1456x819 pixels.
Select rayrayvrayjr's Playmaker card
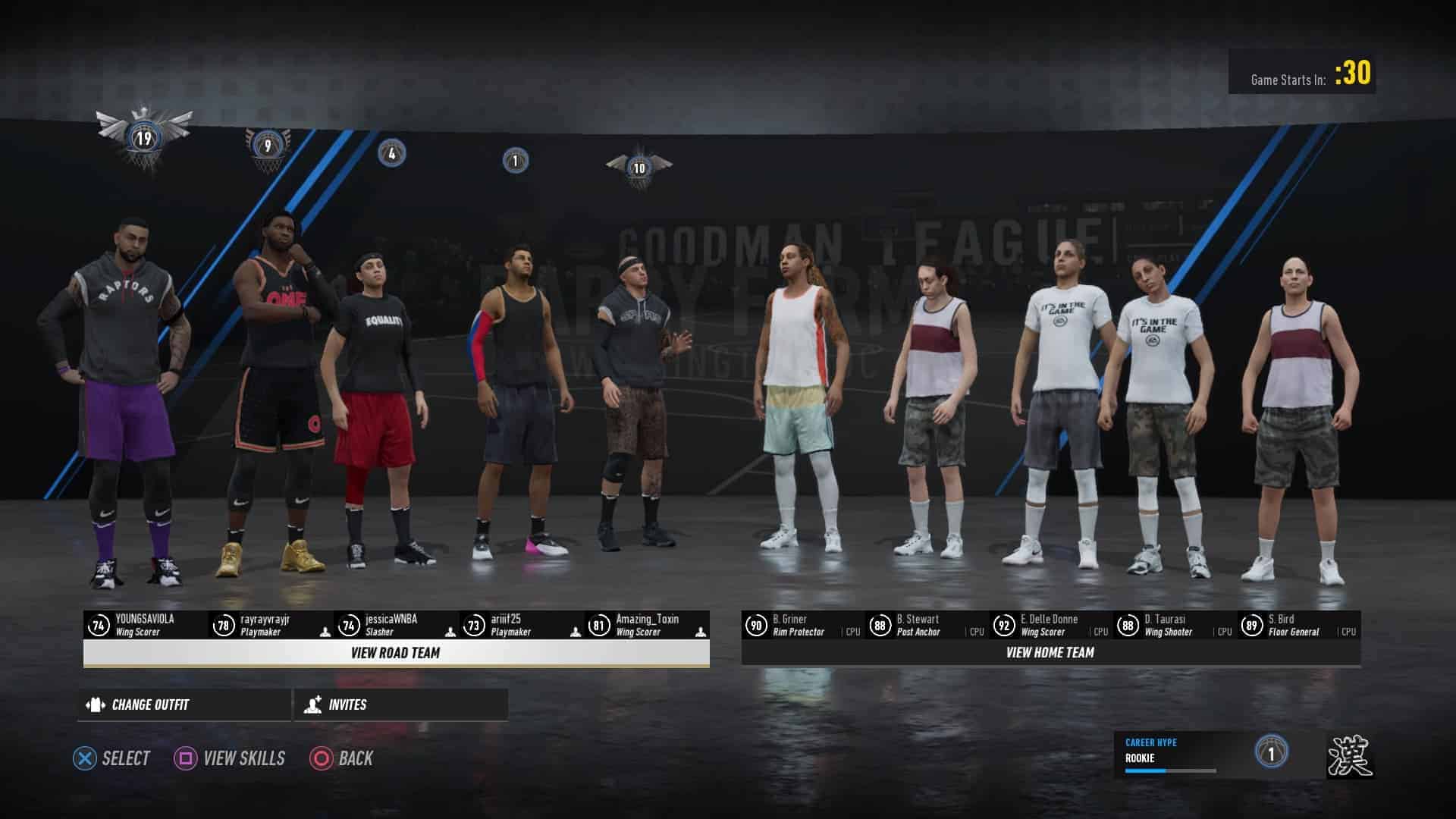pyautogui.click(x=271, y=626)
